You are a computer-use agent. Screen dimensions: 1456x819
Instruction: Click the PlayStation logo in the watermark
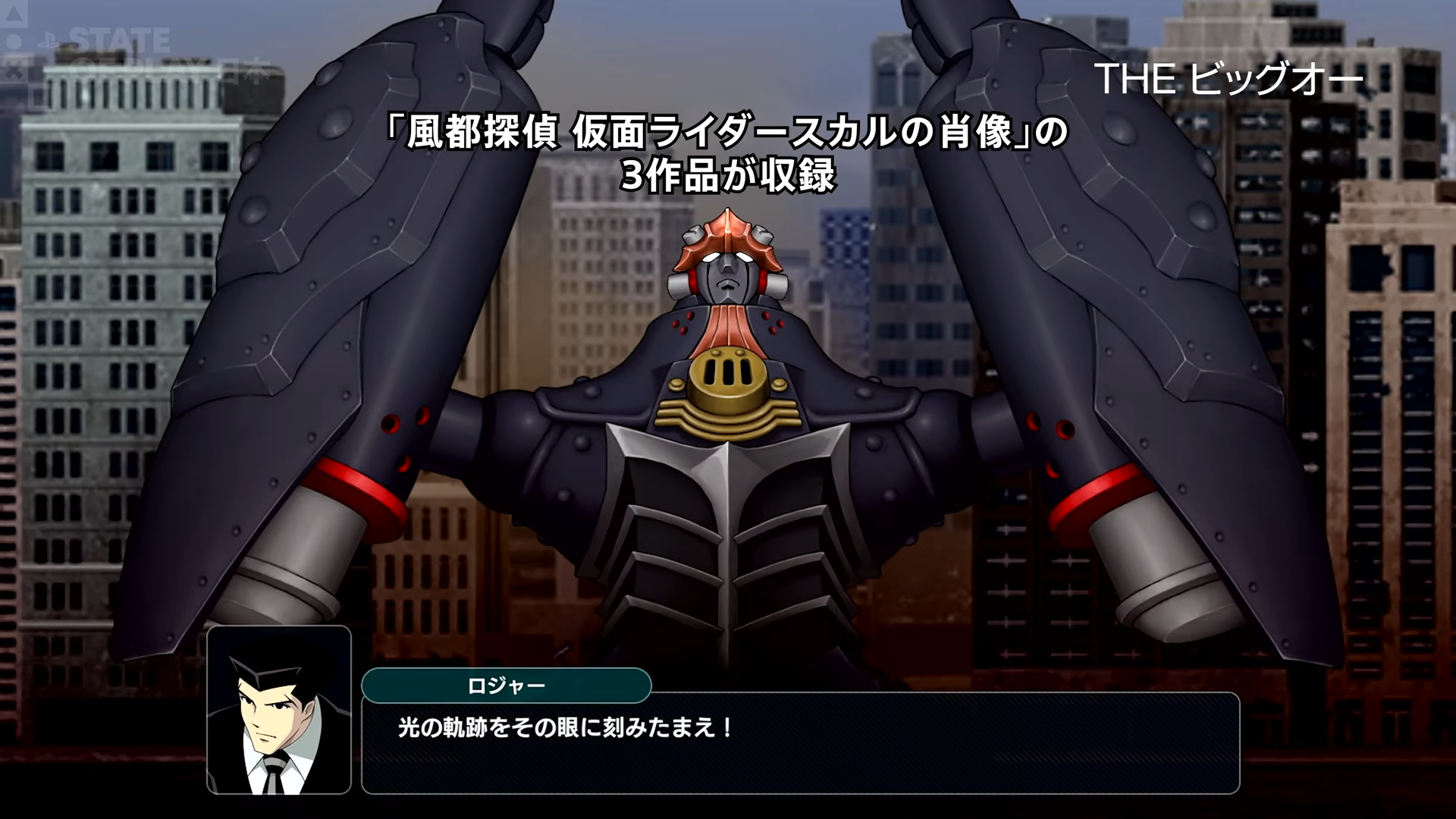click(x=49, y=40)
